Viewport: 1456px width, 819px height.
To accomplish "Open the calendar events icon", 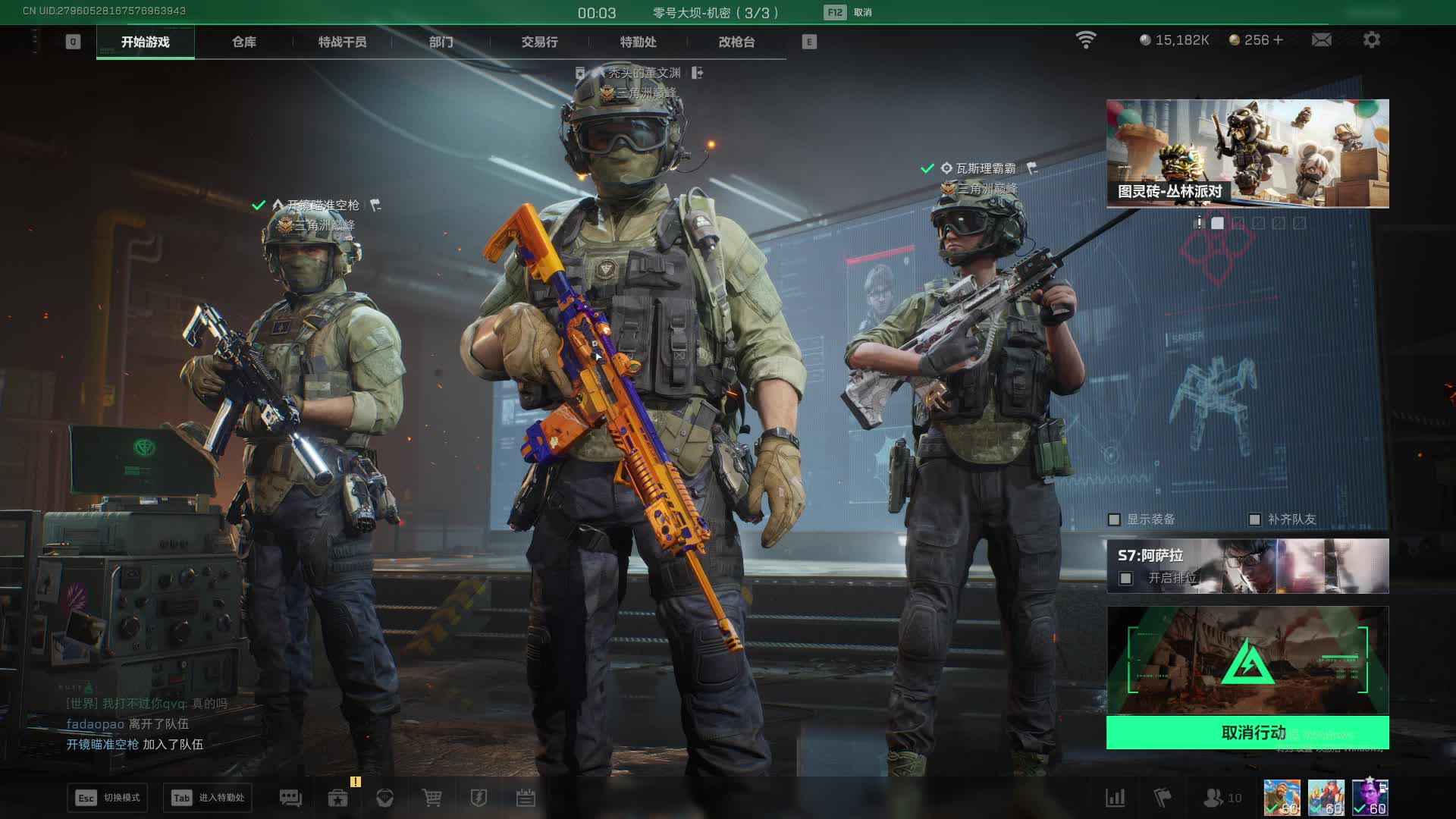I will [526, 798].
